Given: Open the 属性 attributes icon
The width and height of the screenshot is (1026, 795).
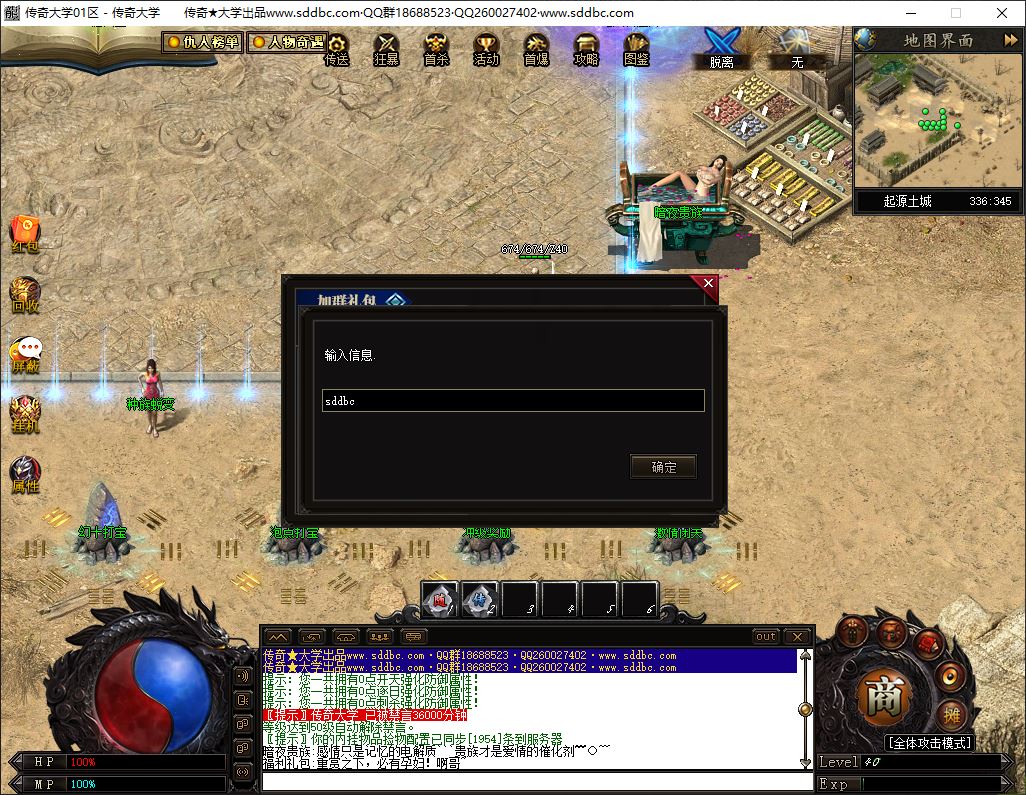Looking at the screenshot, I should (25, 474).
